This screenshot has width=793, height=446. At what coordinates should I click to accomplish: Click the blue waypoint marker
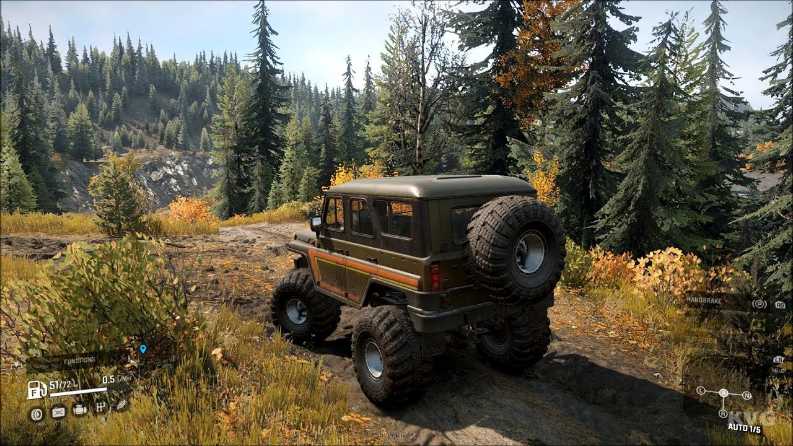coord(143,349)
